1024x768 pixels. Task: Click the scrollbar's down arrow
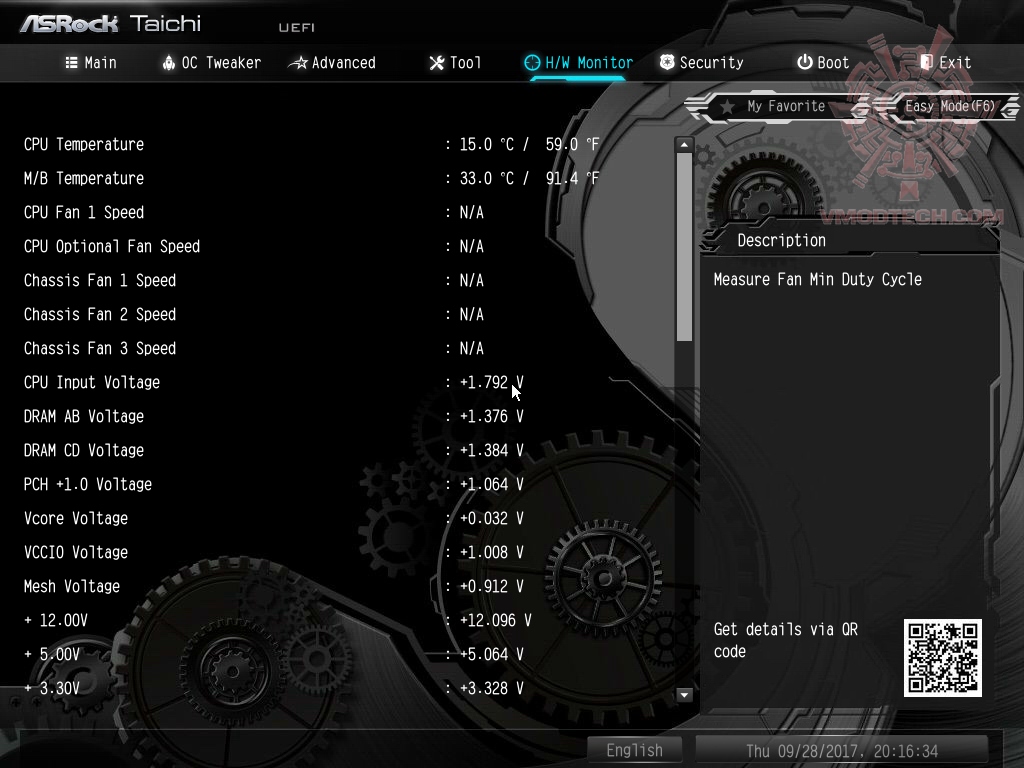pyautogui.click(x=684, y=694)
